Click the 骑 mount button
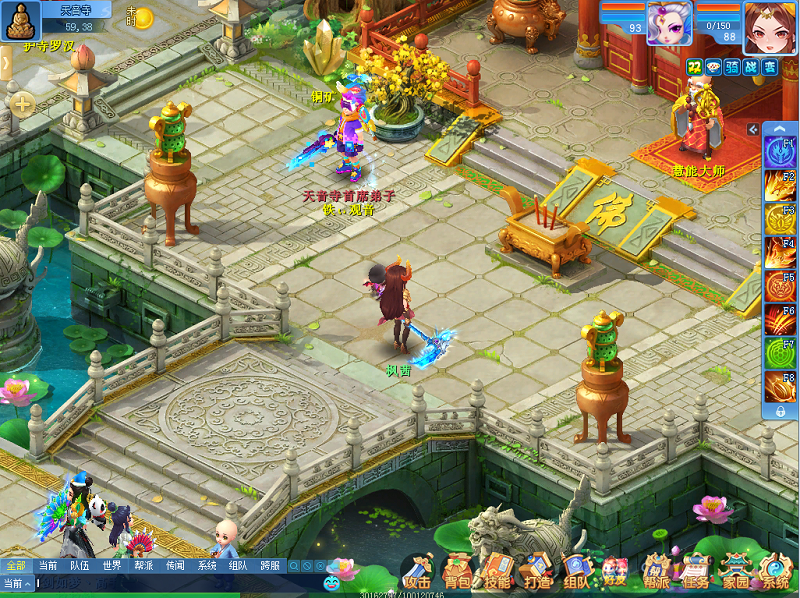This screenshot has height=598, width=800. [732, 67]
